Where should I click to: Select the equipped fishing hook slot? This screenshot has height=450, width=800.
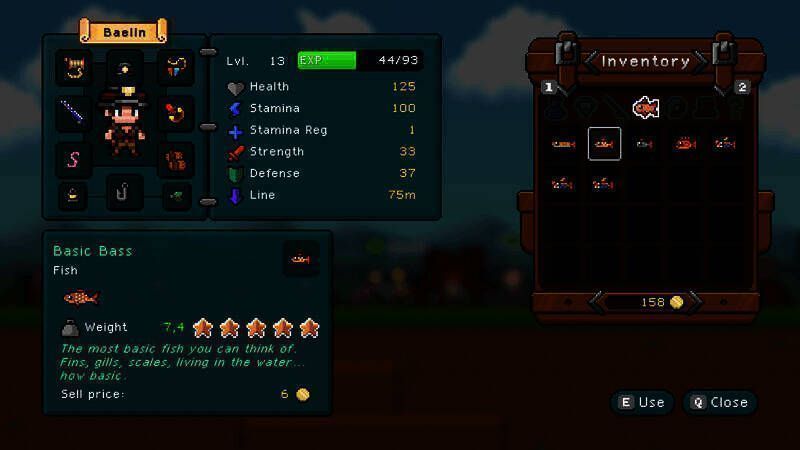click(125, 192)
